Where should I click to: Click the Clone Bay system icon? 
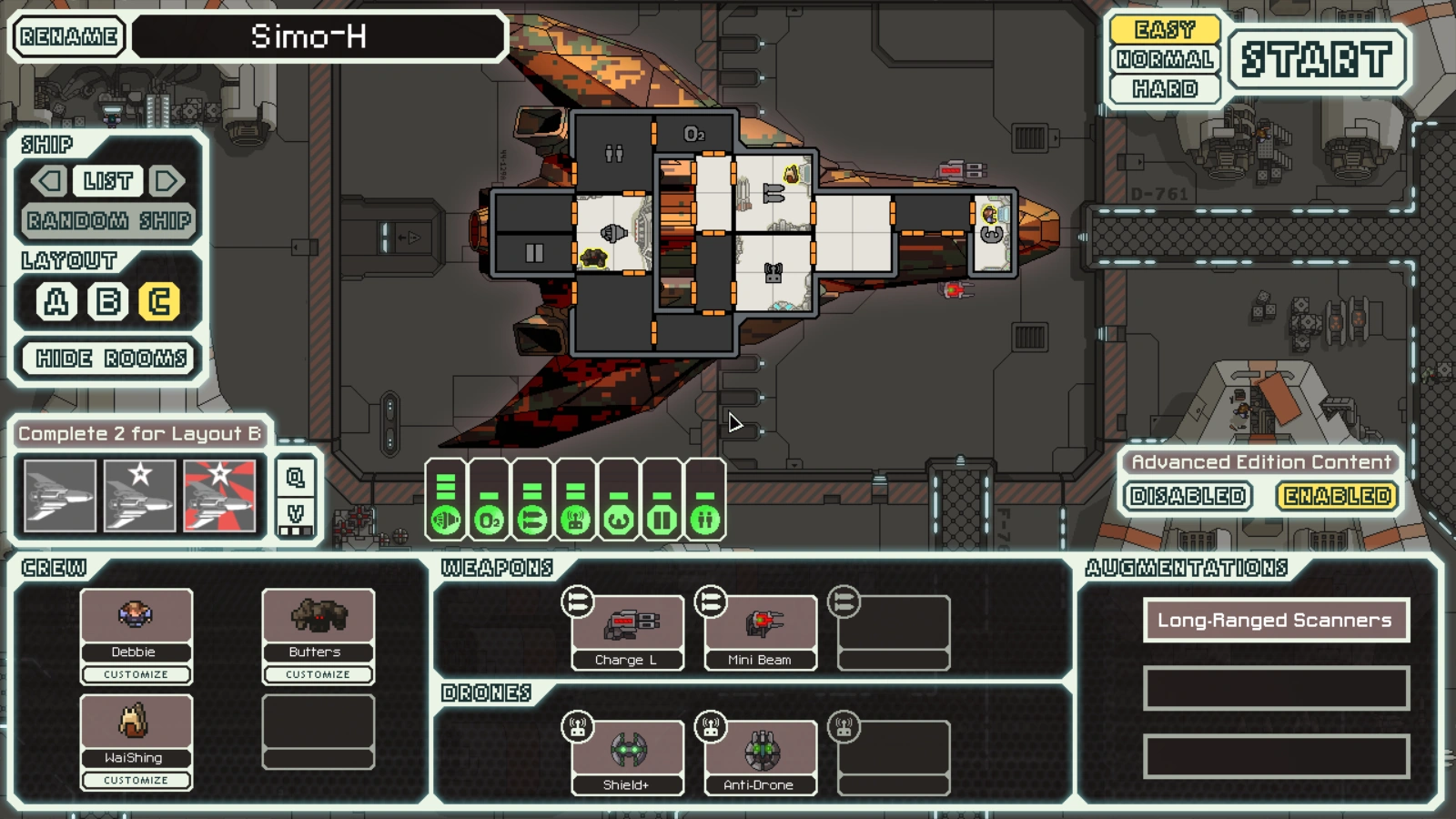click(x=618, y=519)
